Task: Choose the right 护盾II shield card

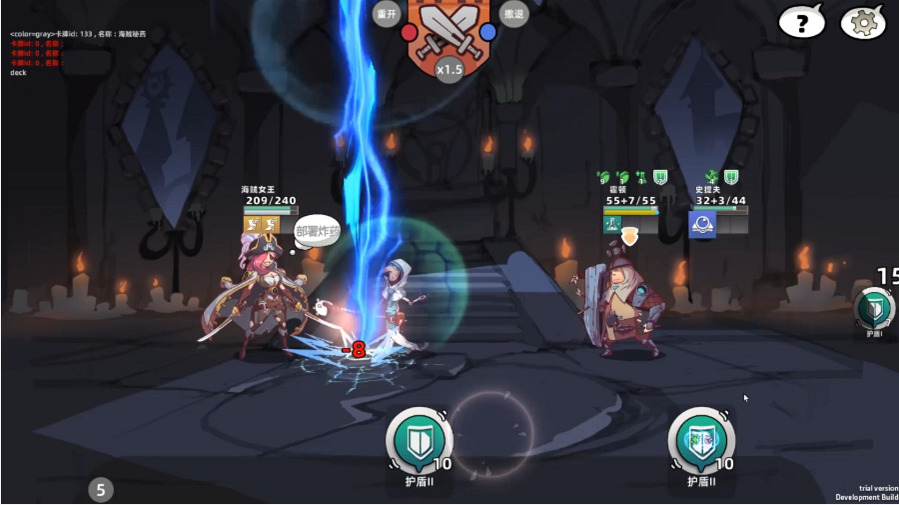Action: point(702,440)
